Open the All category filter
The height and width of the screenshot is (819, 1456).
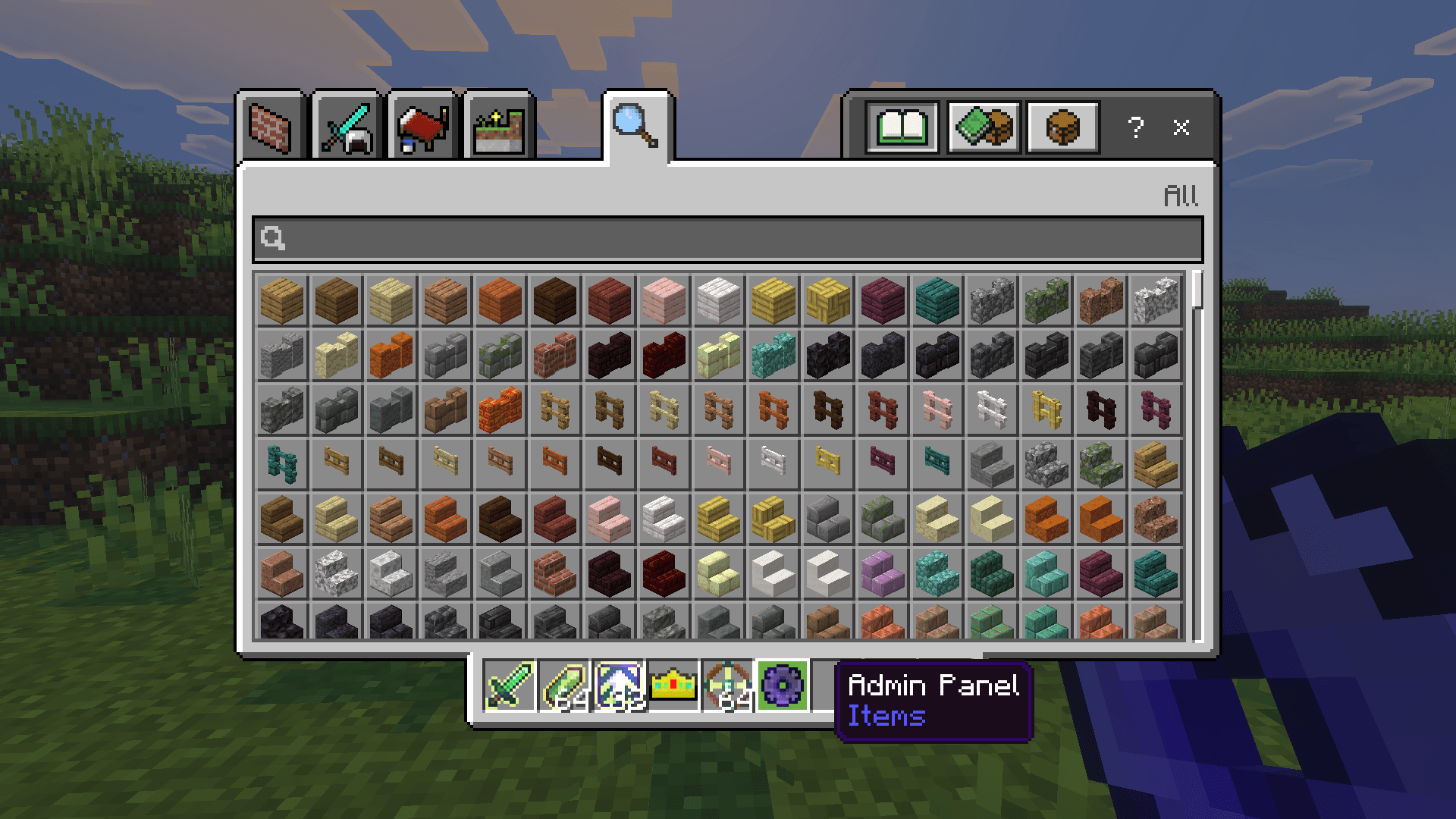pos(1180,196)
